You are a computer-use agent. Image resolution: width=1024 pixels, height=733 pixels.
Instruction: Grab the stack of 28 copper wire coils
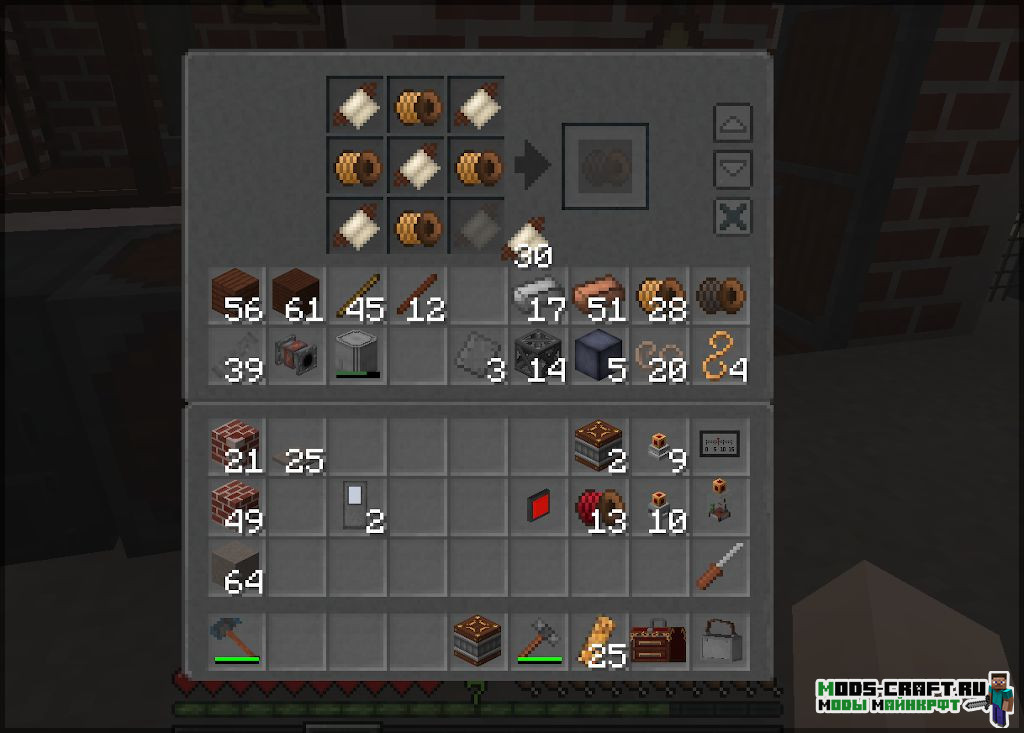[657, 296]
